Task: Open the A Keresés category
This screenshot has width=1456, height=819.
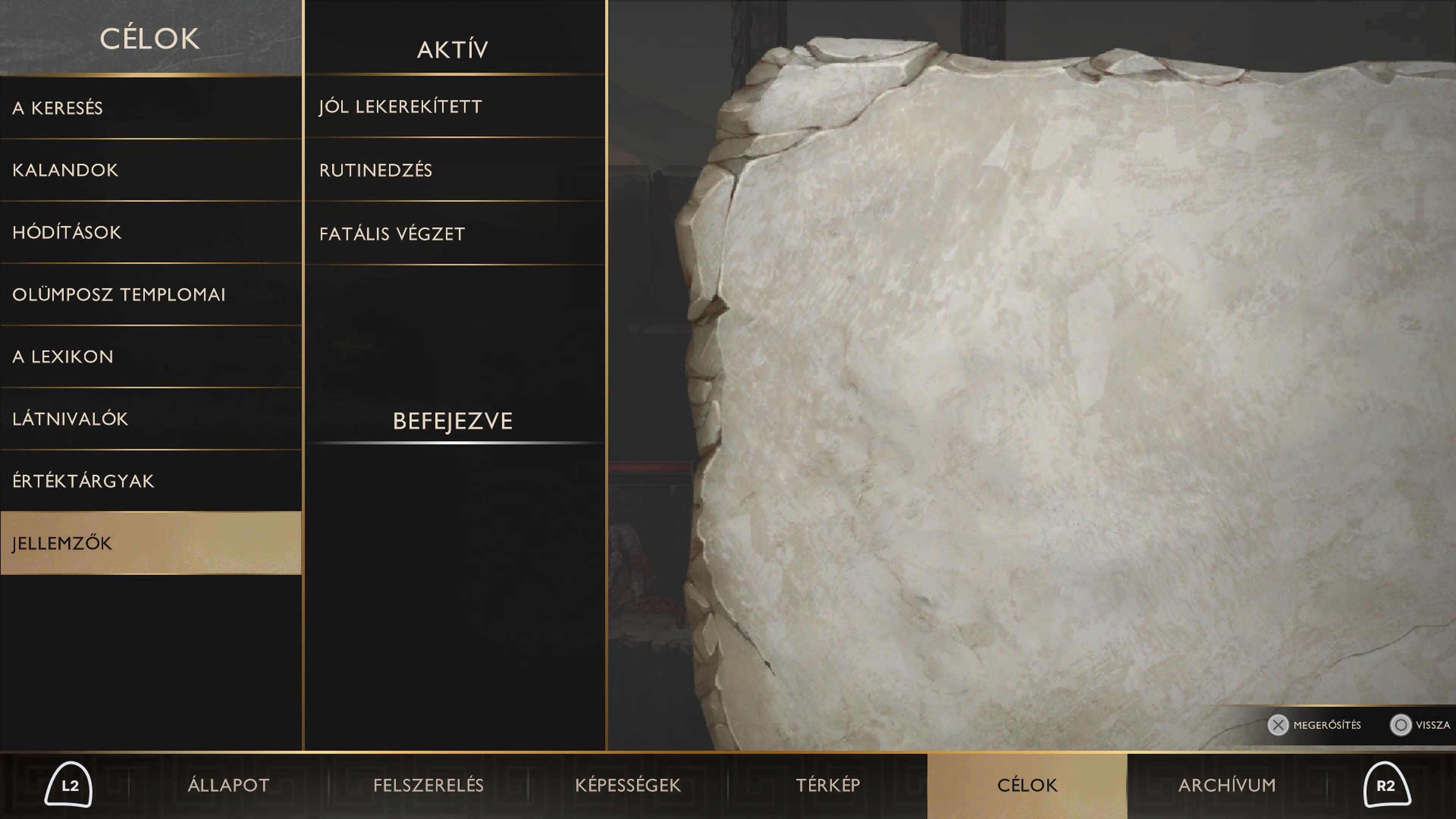Action: [x=151, y=107]
